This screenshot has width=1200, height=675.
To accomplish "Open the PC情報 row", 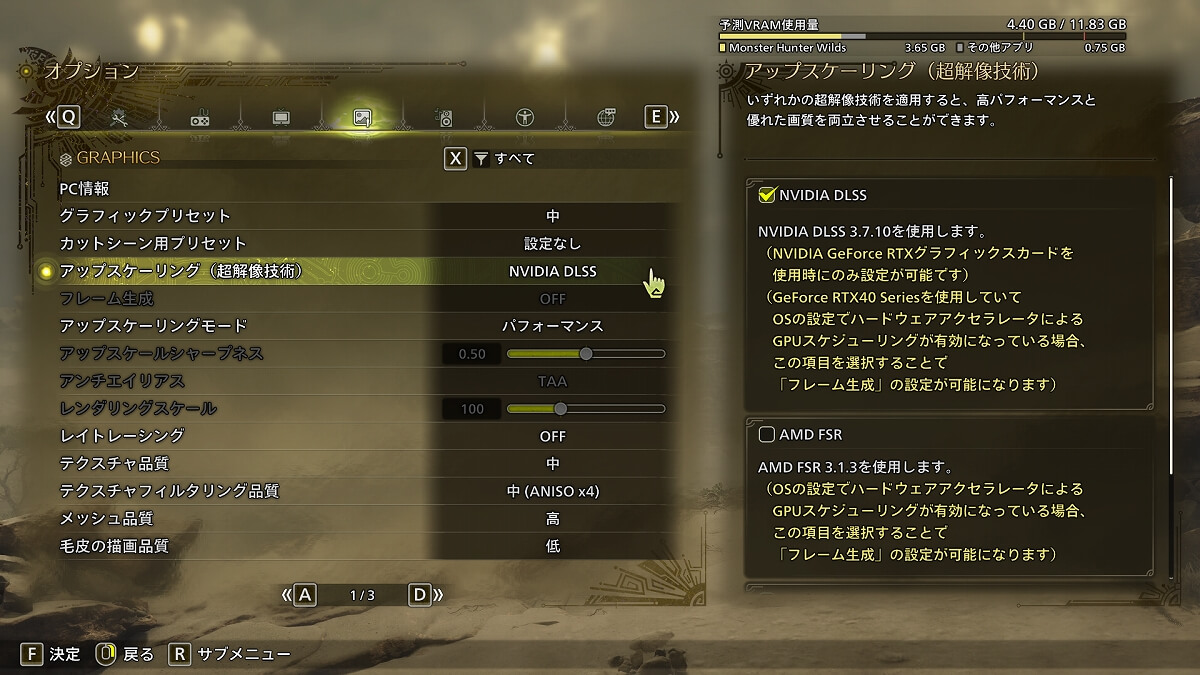I will 84,188.
